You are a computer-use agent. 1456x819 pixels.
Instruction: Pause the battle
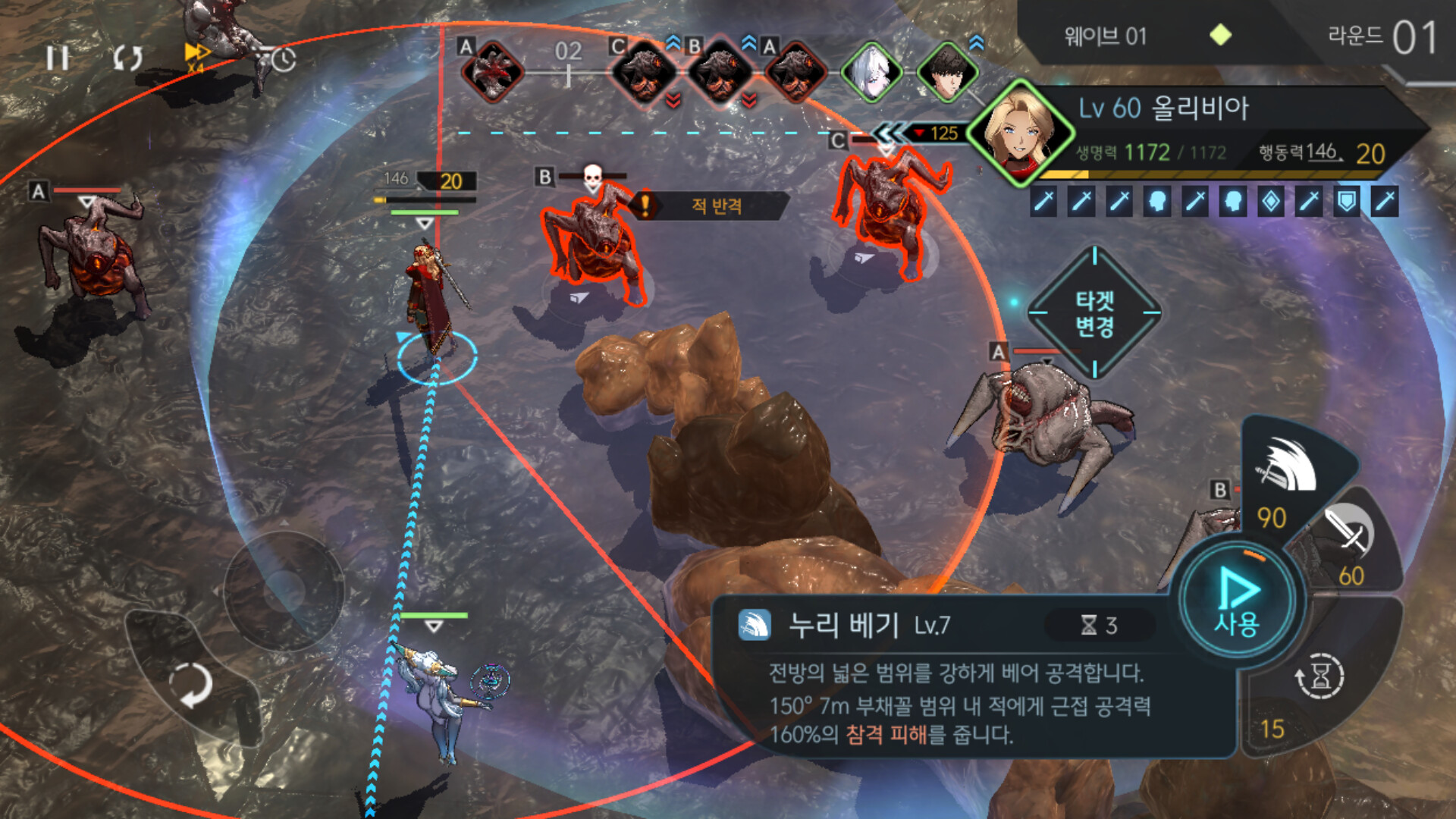[58, 56]
